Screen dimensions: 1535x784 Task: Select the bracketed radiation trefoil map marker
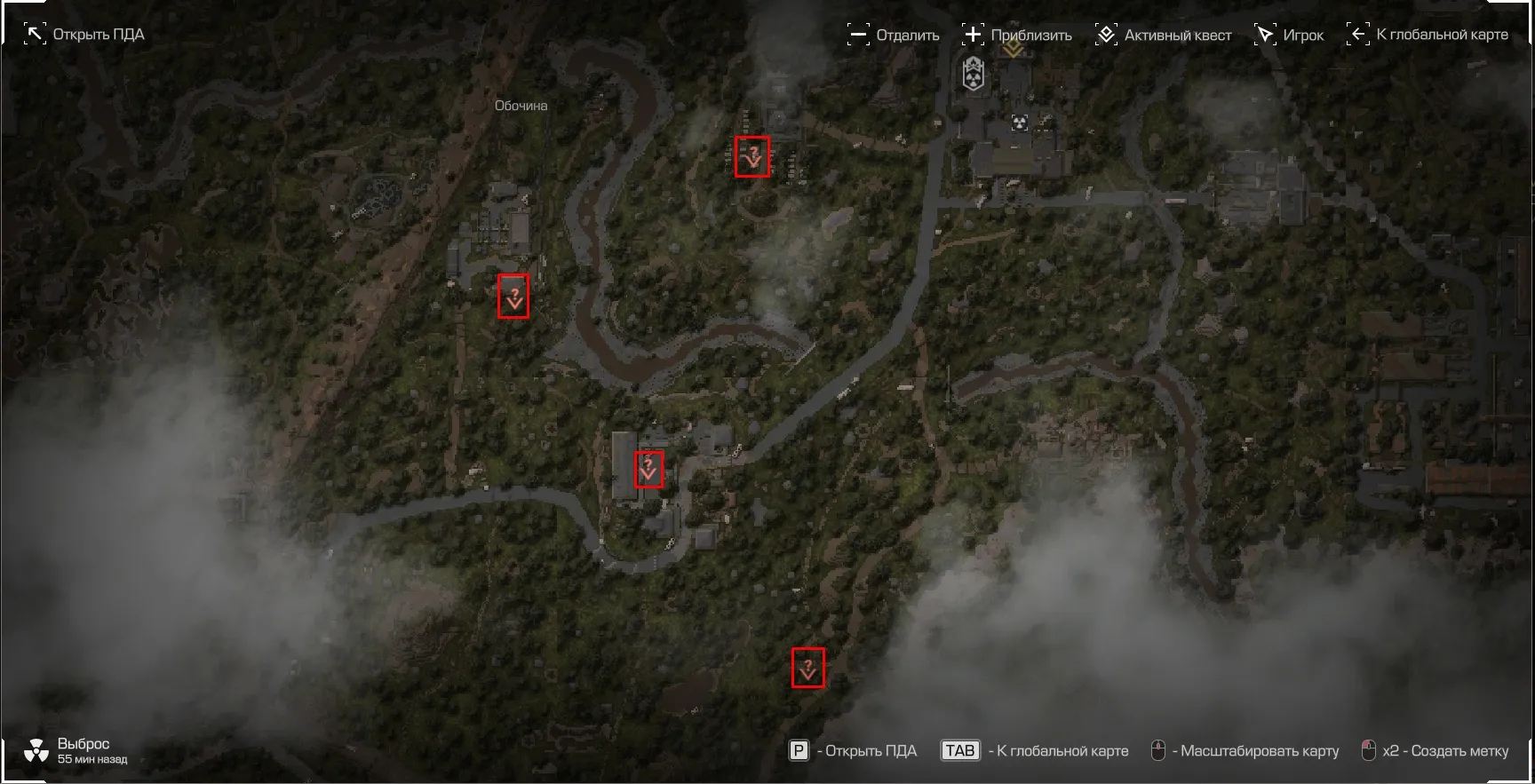click(x=1020, y=123)
